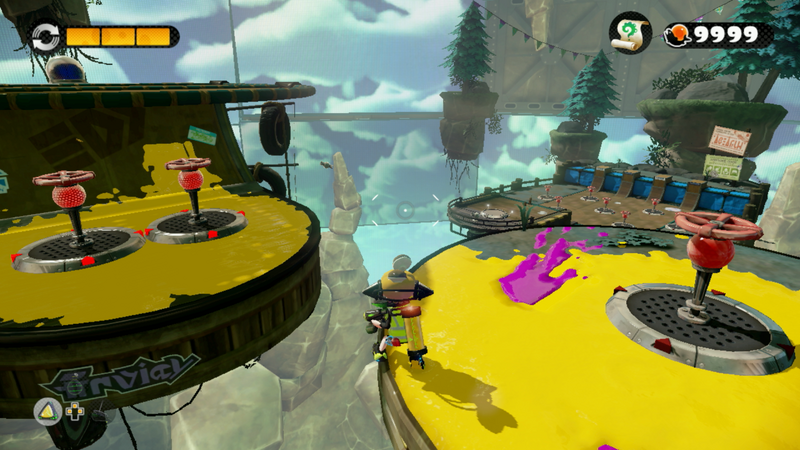
Task: Activate the yellow triangle special item icon
Action: pos(46,408)
